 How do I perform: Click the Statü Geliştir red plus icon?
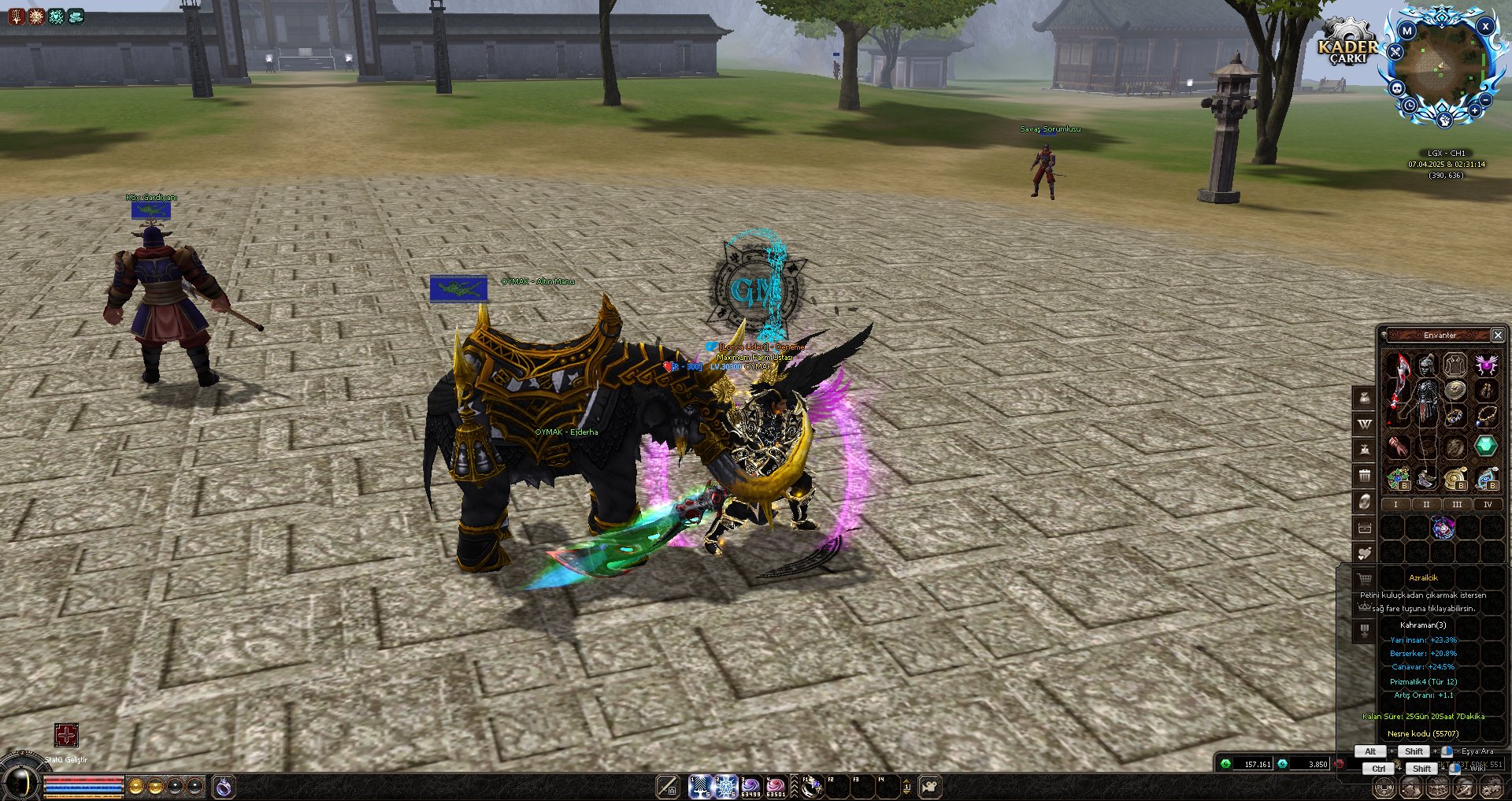pyautogui.click(x=66, y=736)
